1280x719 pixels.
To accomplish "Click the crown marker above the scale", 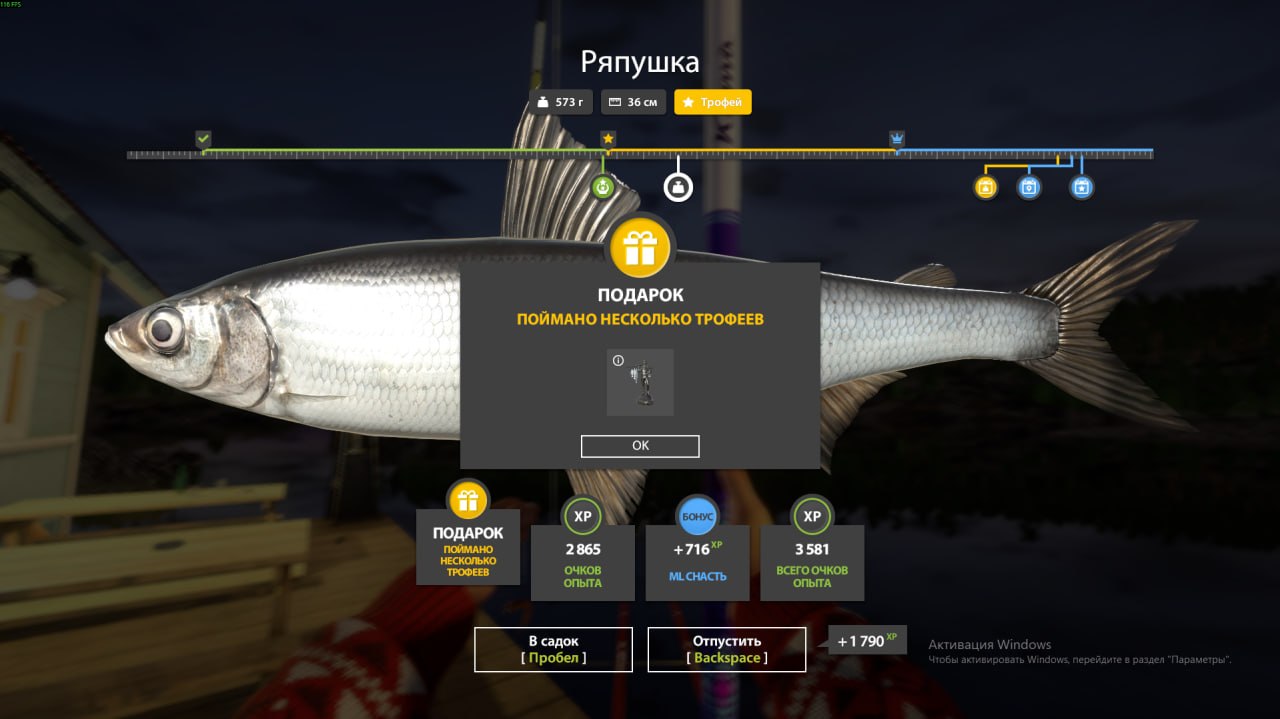I will (897, 138).
